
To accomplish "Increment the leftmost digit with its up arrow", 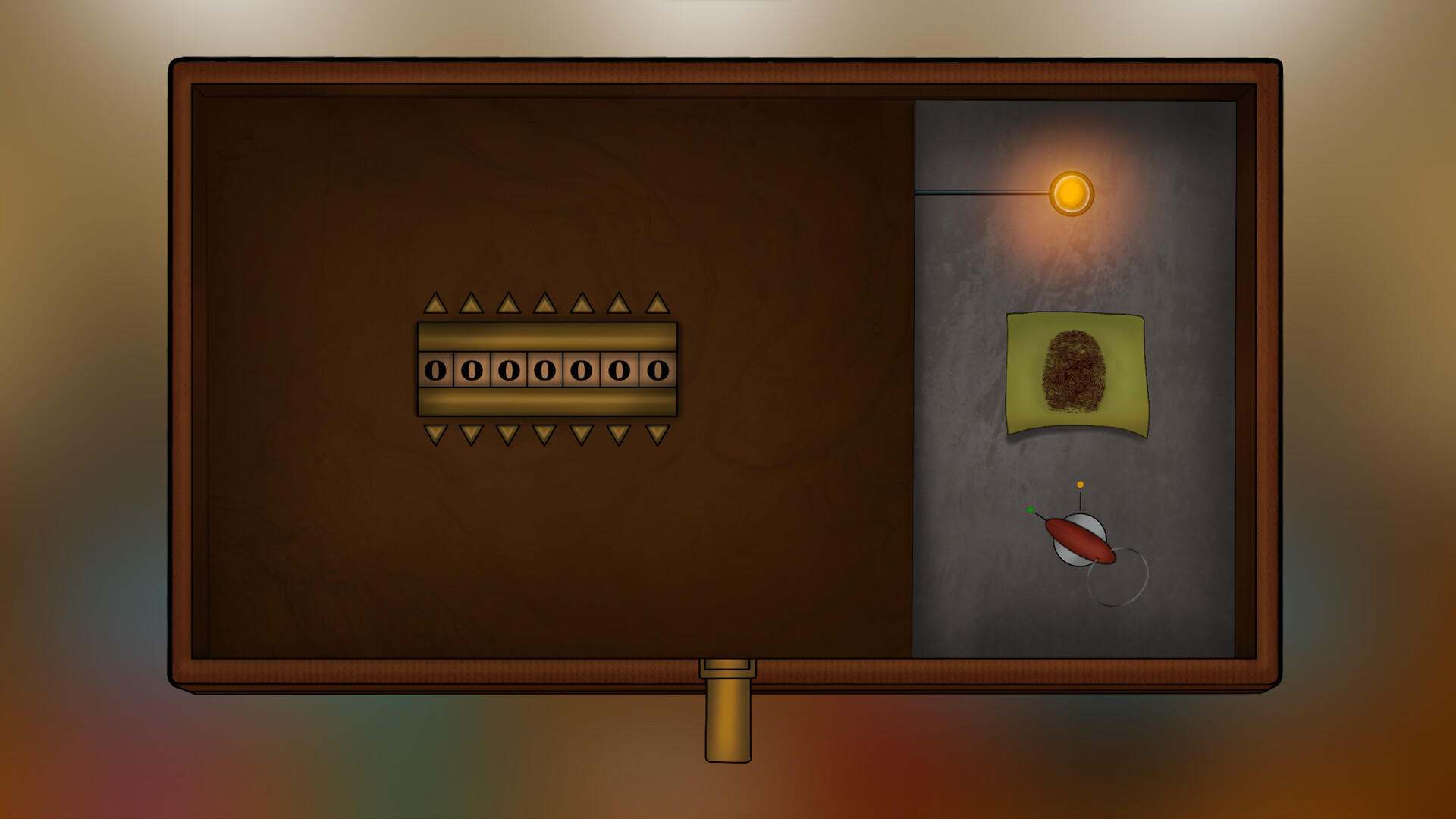I will click(435, 302).
